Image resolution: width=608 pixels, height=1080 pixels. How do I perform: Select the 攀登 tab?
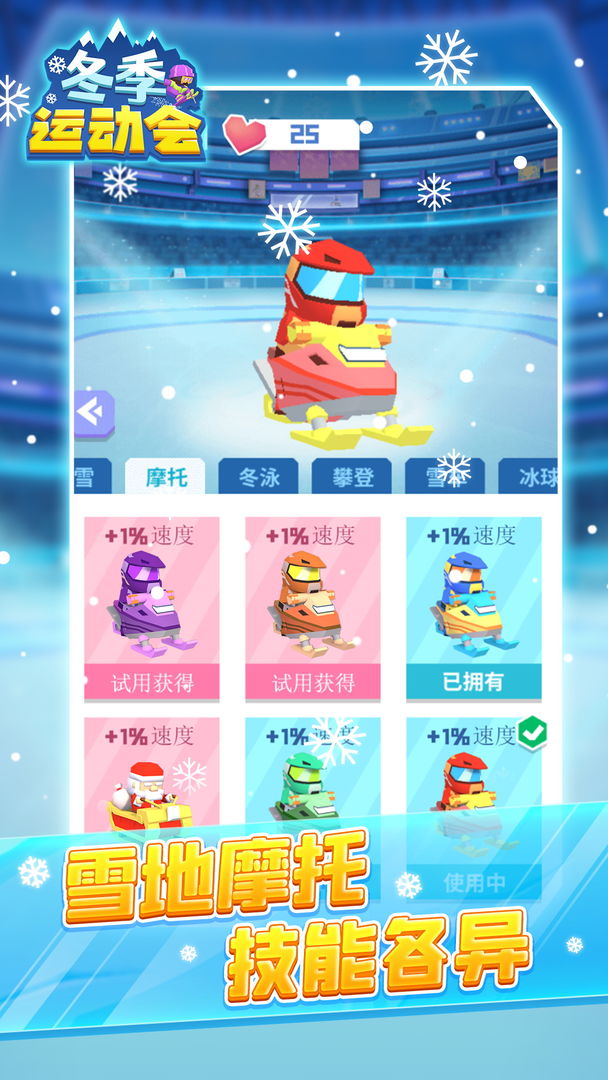tap(352, 477)
